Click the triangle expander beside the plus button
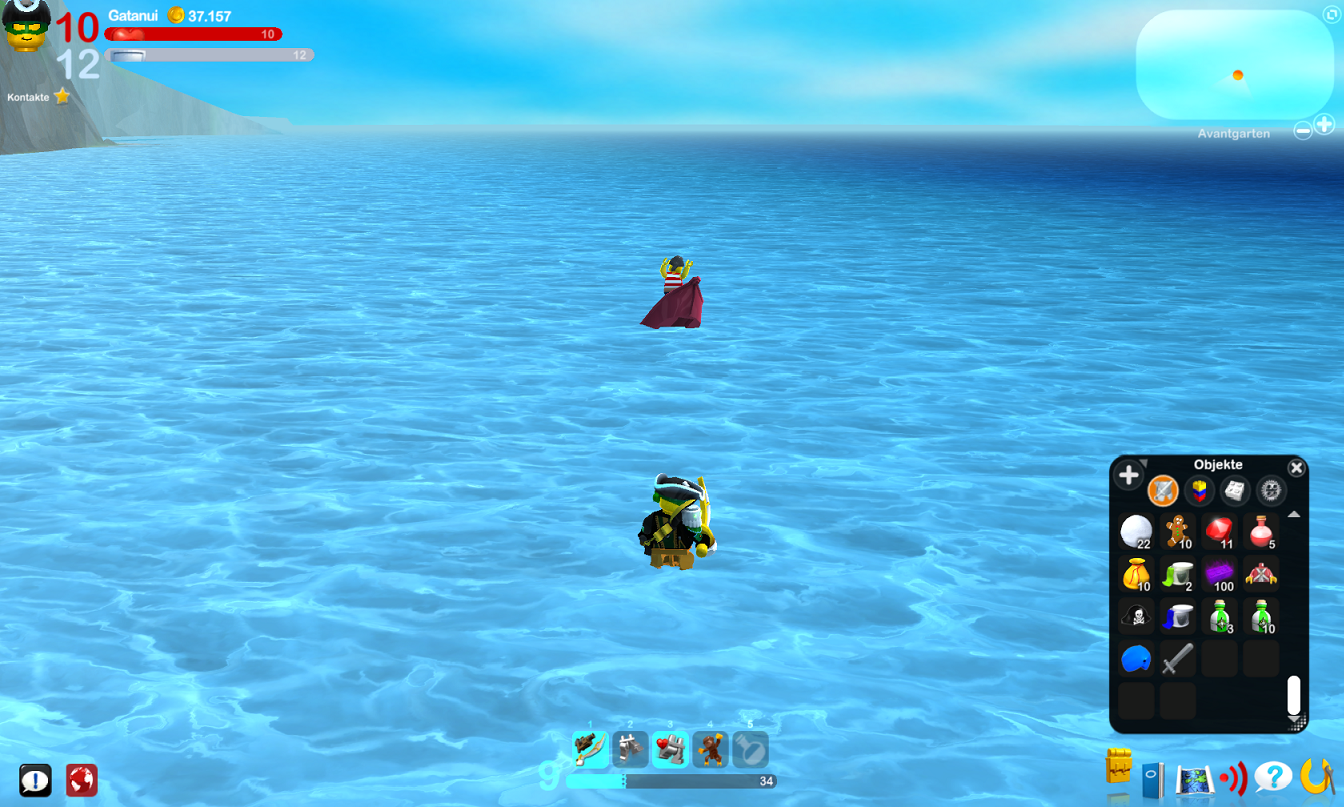The height and width of the screenshot is (807, 1344). point(1144,462)
